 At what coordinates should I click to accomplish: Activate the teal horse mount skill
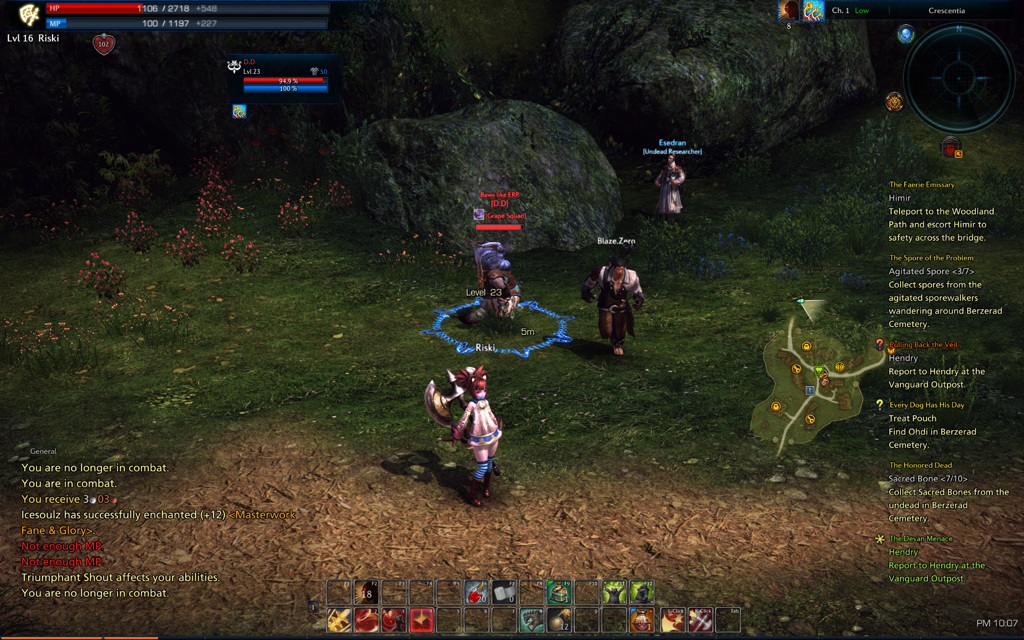(x=531, y=620)
